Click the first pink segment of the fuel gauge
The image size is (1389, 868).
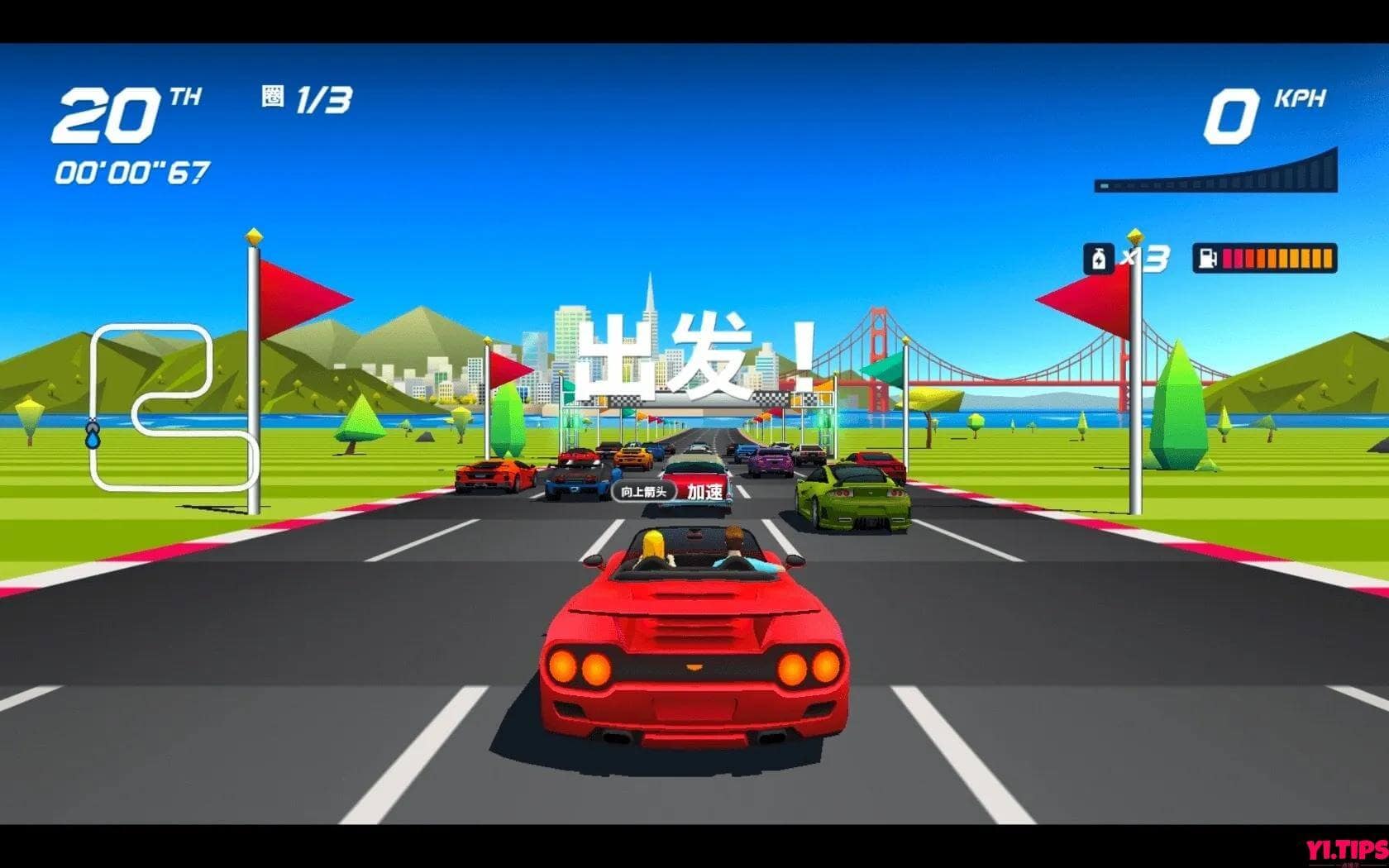(1228, 257)
